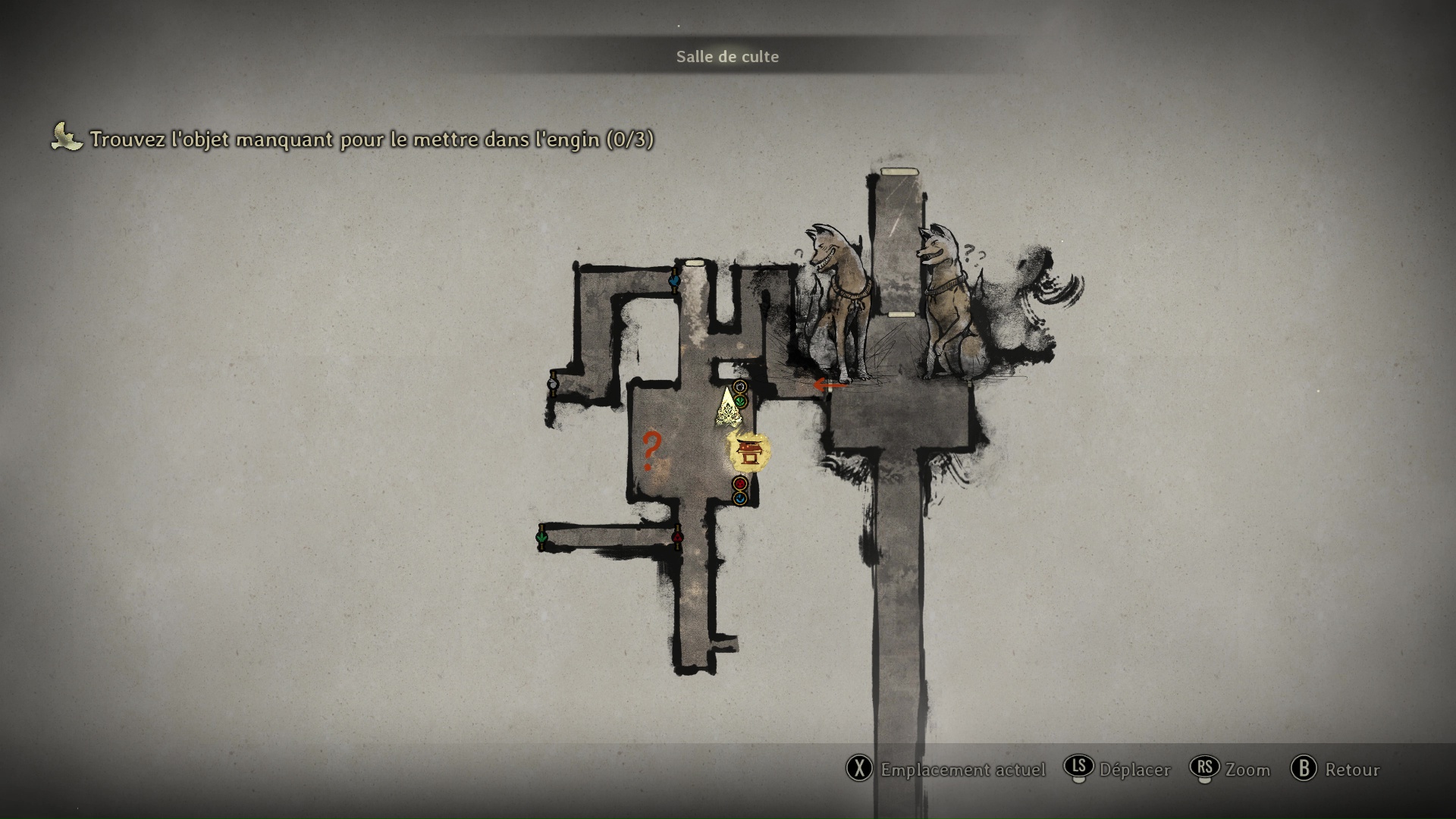Select the red door marker on lower corridor
This screenshot has width=1456, height=819.
pyautogui.click(x=677, y=538)
